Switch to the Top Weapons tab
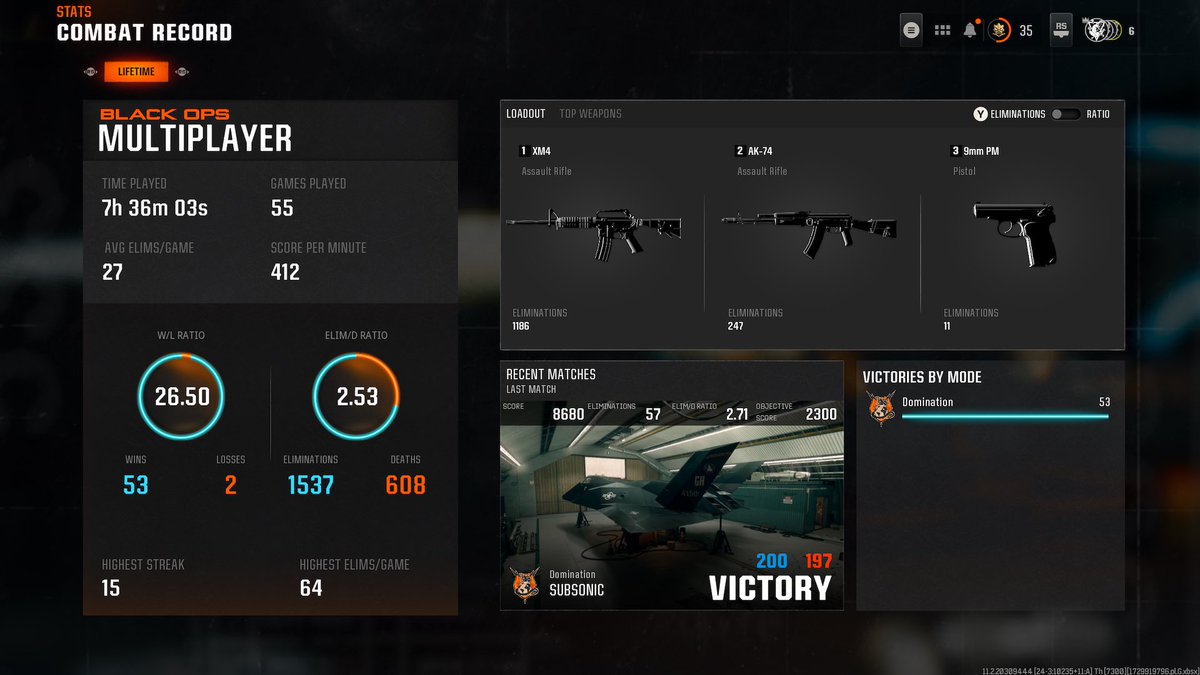 point(590,114)
